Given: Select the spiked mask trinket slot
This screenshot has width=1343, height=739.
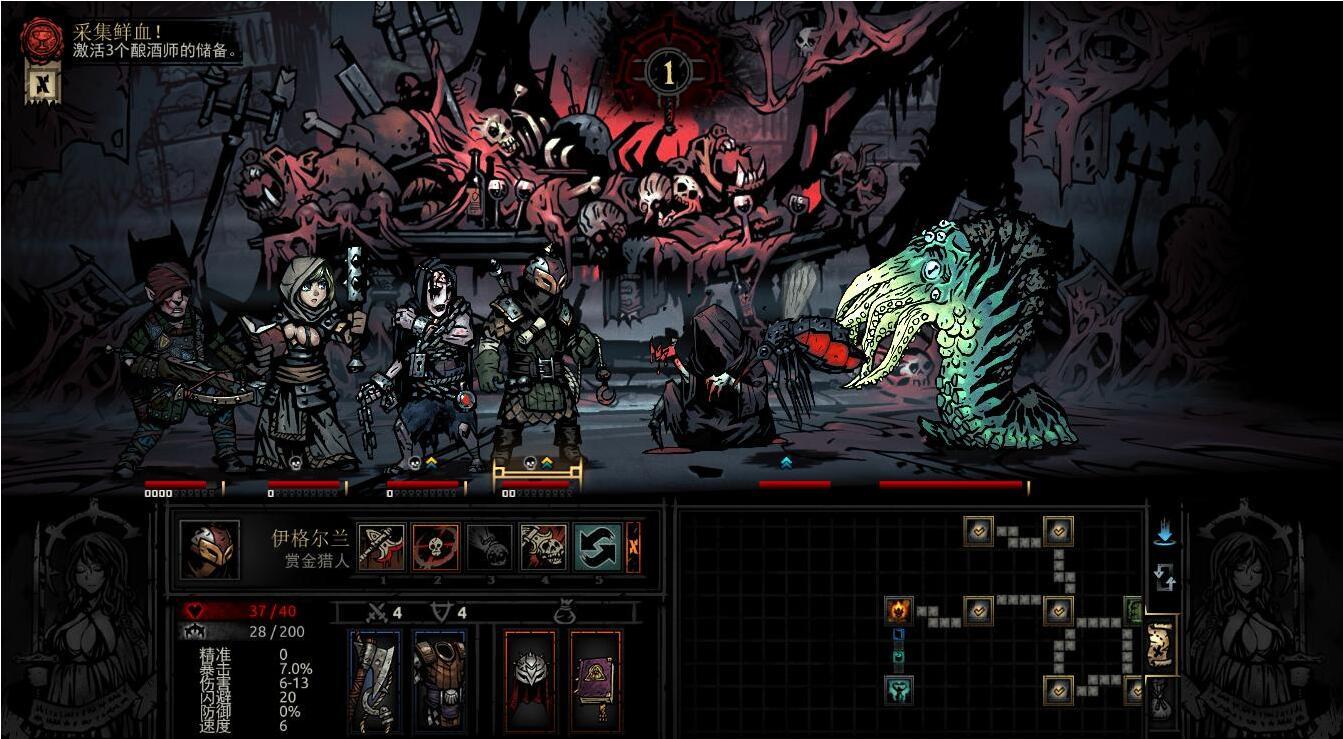Looking at the screenshot, I should (531, 681).
